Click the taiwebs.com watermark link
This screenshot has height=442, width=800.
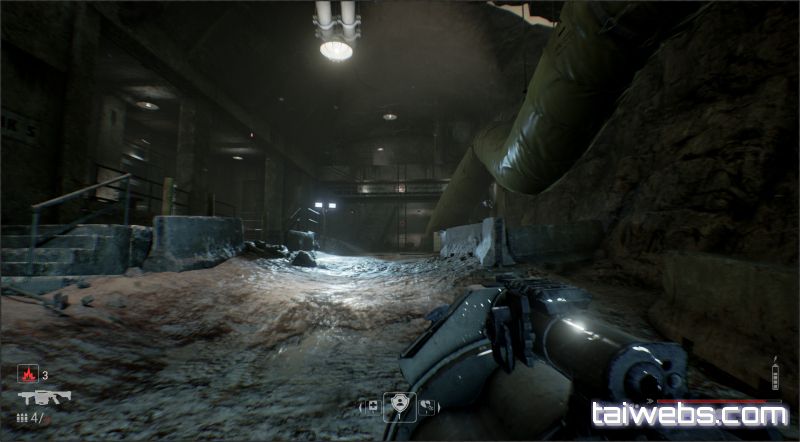(689, 414)
